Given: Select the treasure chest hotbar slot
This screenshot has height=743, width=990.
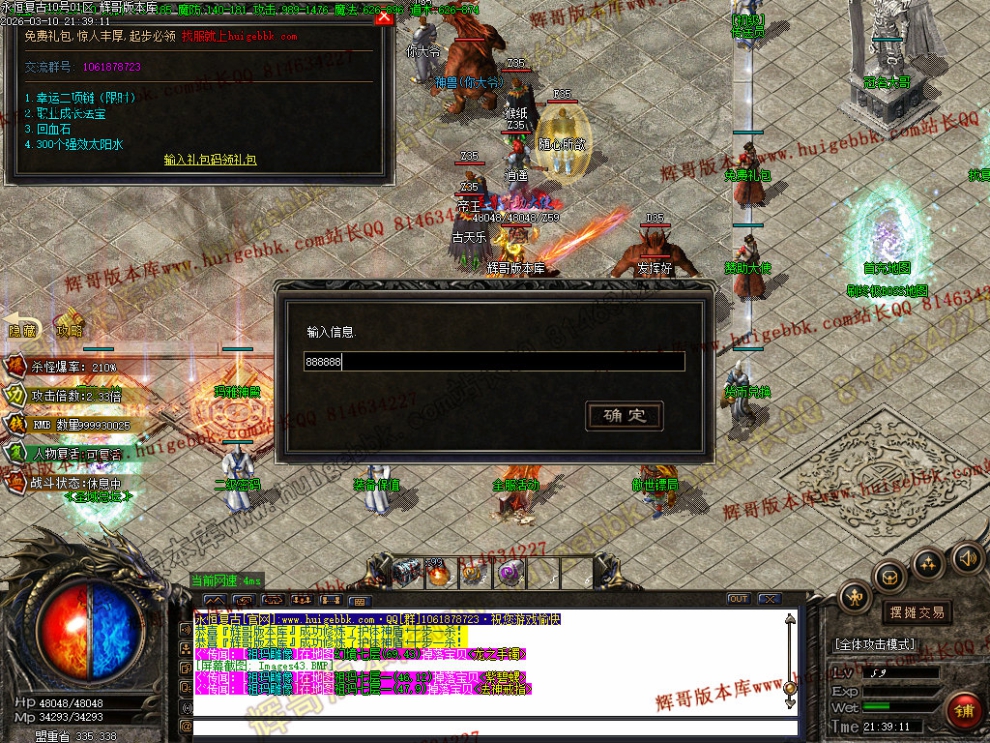Looking at the screenshot, I should (x=405, y=573).
